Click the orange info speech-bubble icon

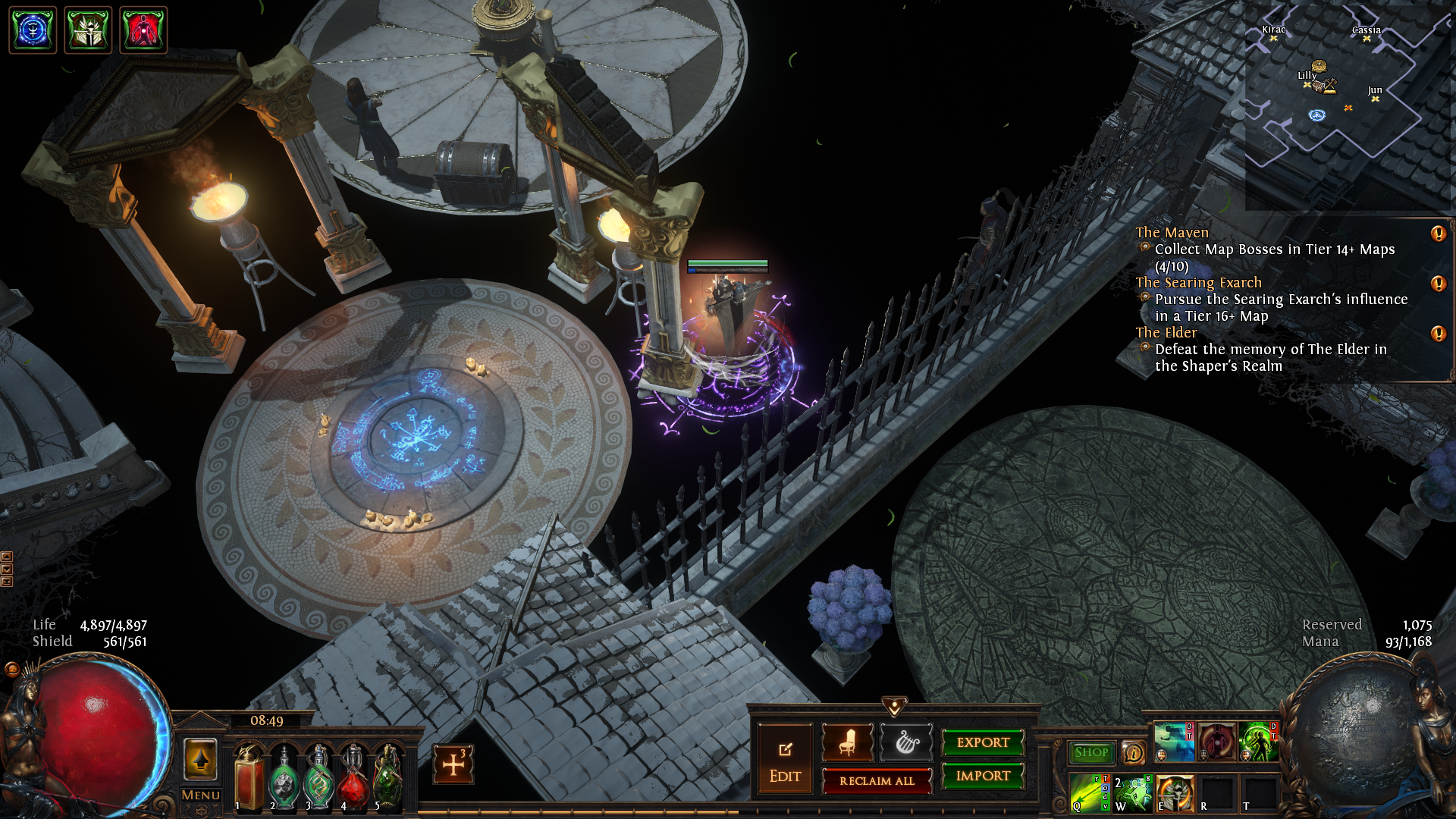[1134, 752]
